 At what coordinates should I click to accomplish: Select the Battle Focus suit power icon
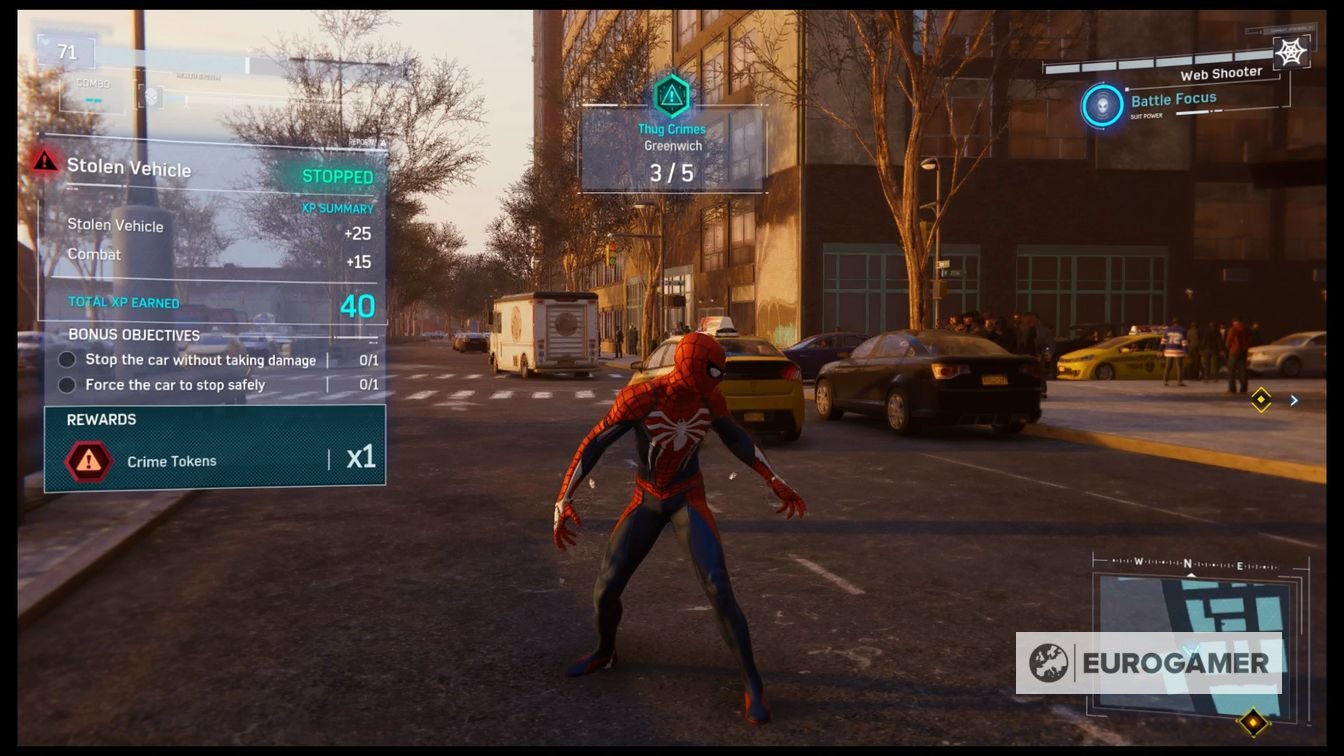coord(1102,106)
